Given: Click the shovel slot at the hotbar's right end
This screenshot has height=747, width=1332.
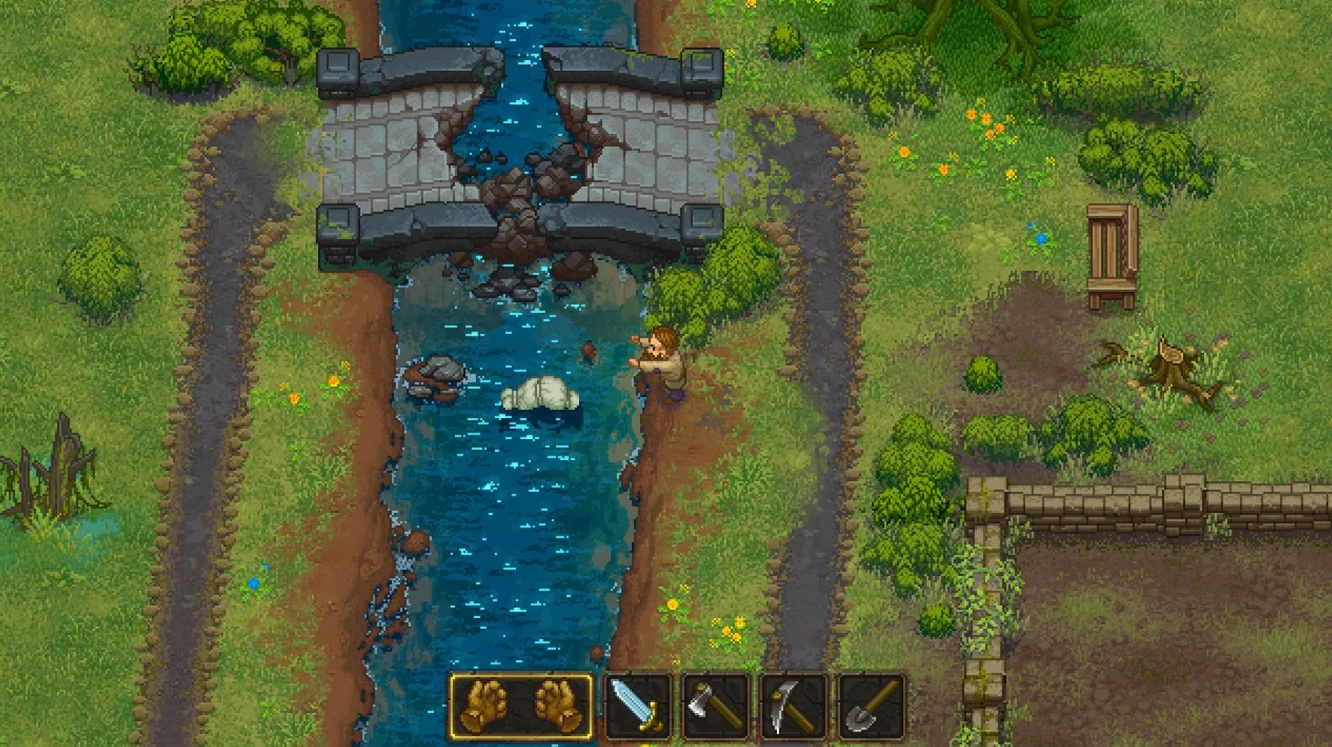Looking at the screenshot, I should click(x=868, y=707).
